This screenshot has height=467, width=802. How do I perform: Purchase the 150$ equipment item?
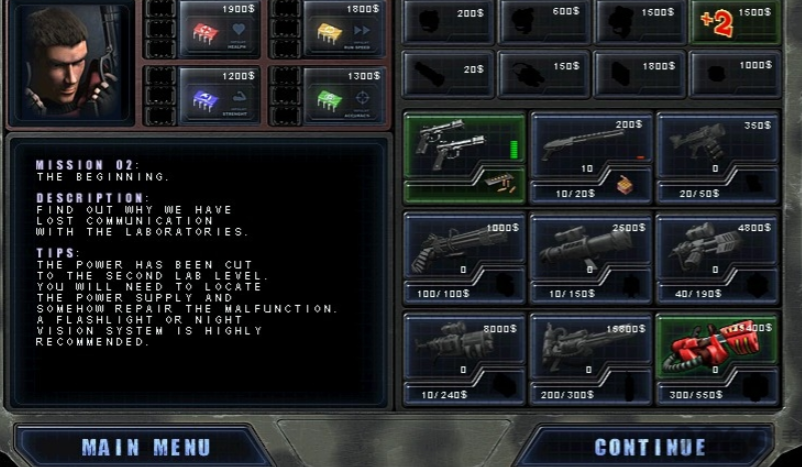(x=545, y=74)
